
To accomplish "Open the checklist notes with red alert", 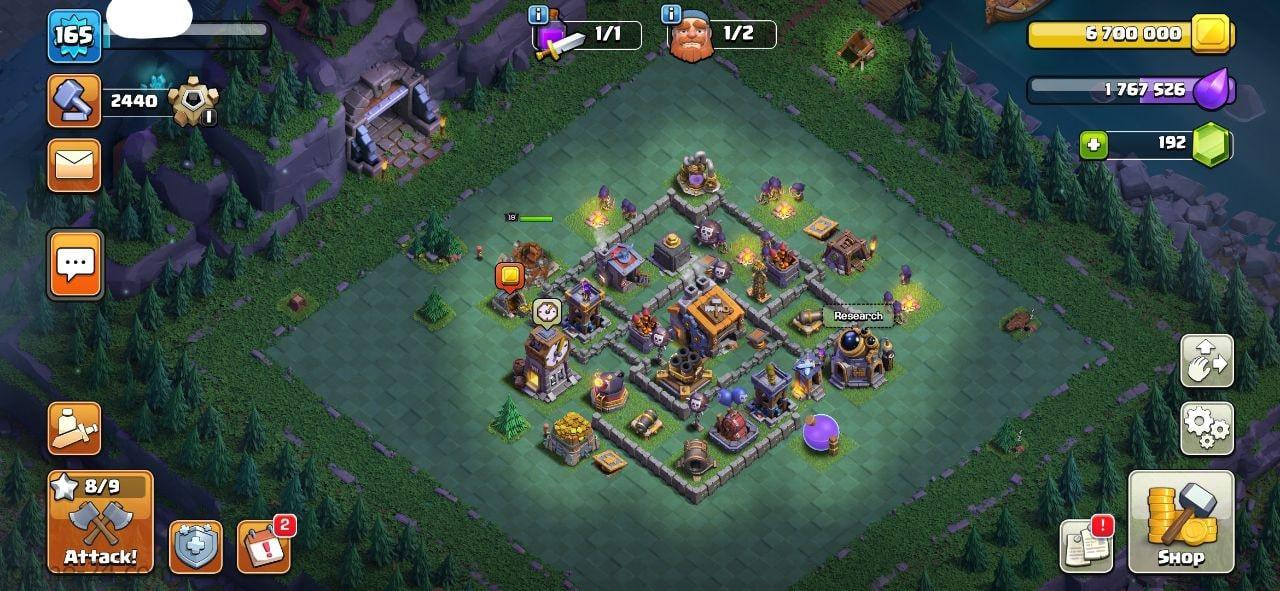I will pos(1086,547).
